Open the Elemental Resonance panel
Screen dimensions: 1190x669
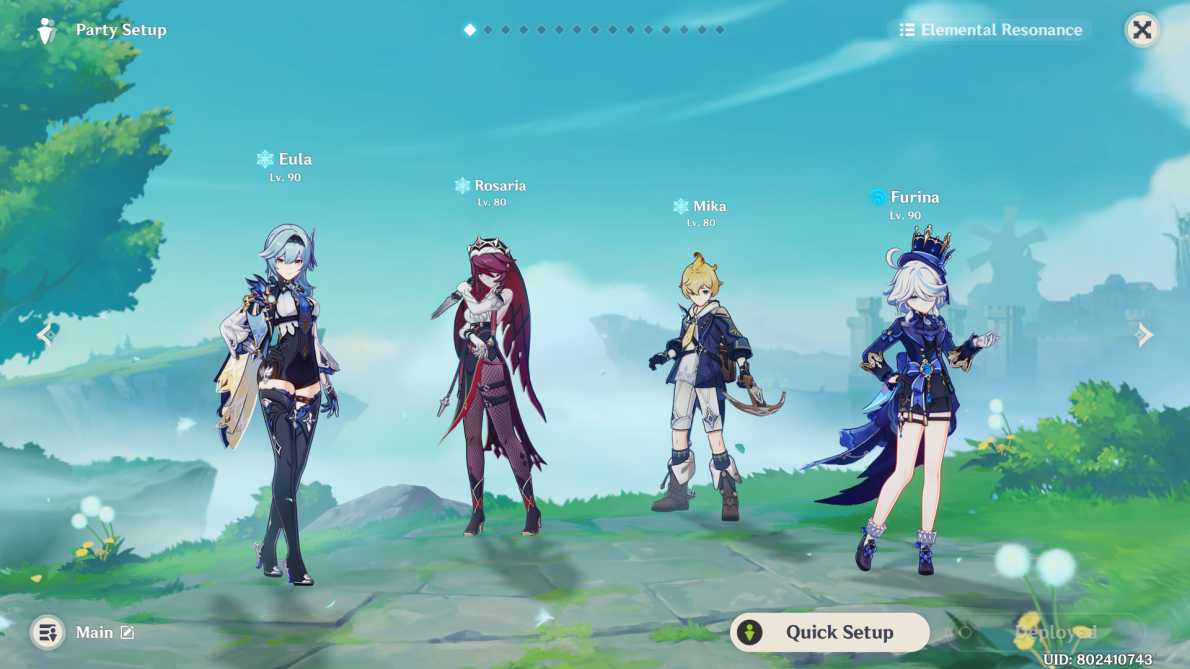990,30
